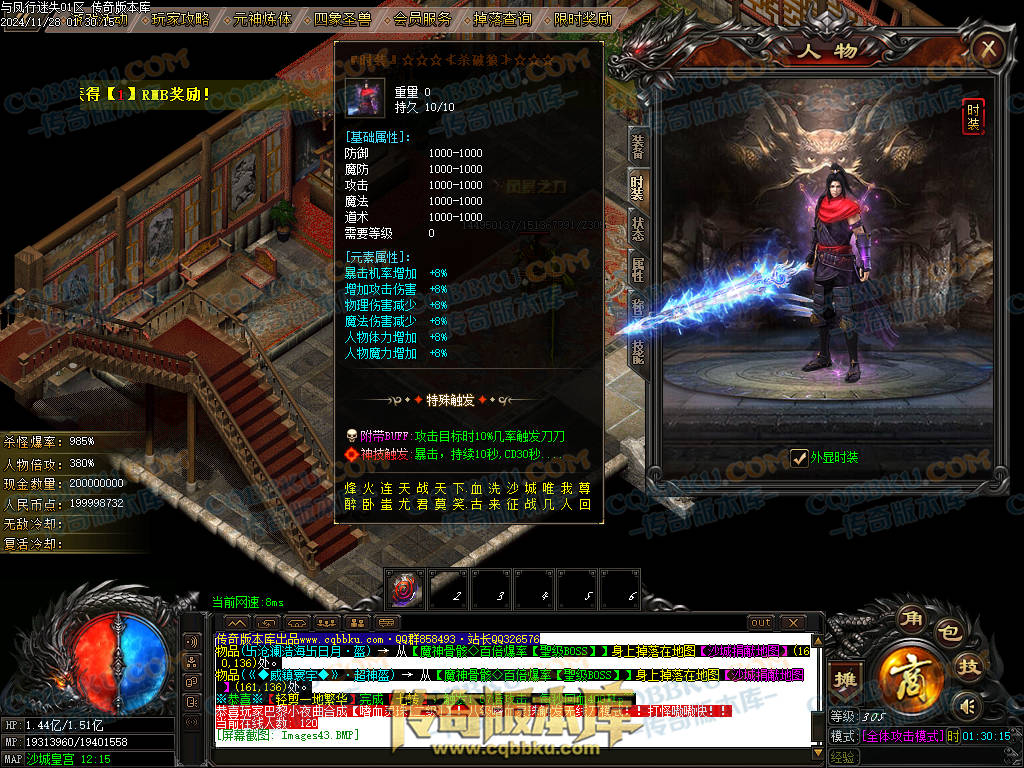Toggle the sound speaker icon

pos(965,707)
